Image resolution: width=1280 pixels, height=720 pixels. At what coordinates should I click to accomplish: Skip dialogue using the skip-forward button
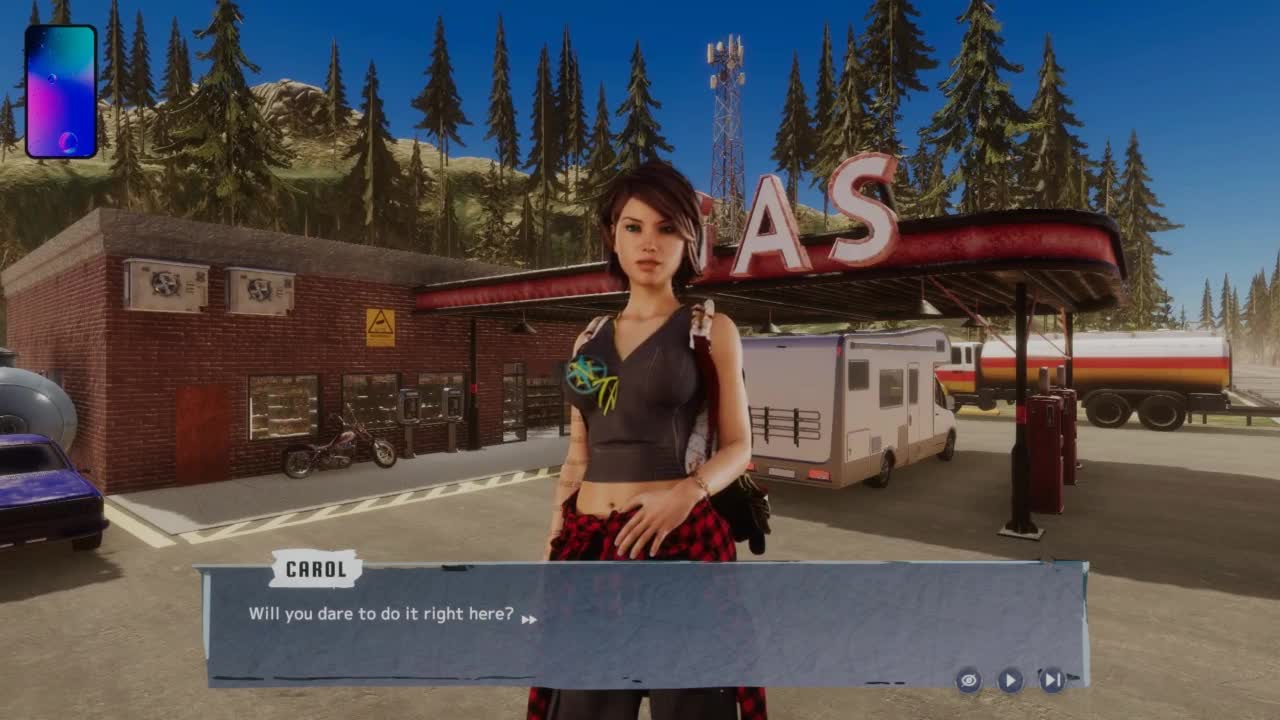coord(1052,681)
